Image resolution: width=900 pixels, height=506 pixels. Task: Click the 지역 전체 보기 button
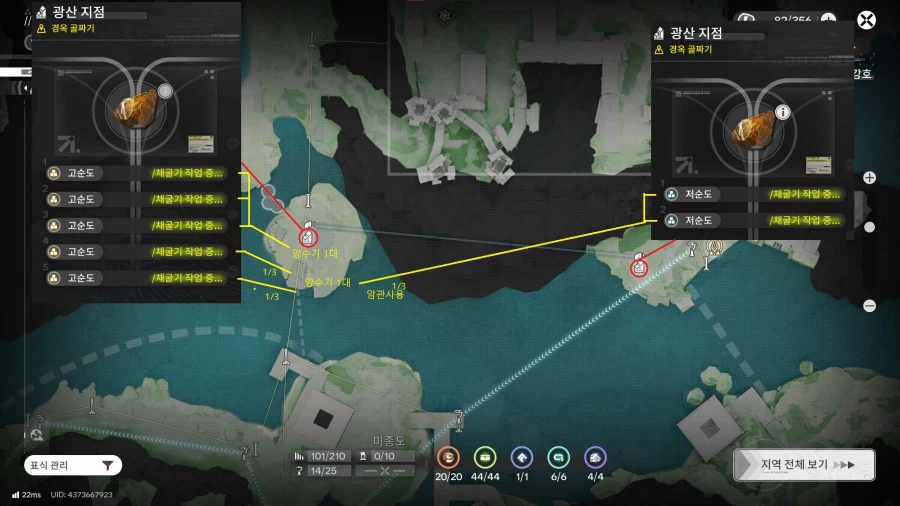click(x=804, y=465)
